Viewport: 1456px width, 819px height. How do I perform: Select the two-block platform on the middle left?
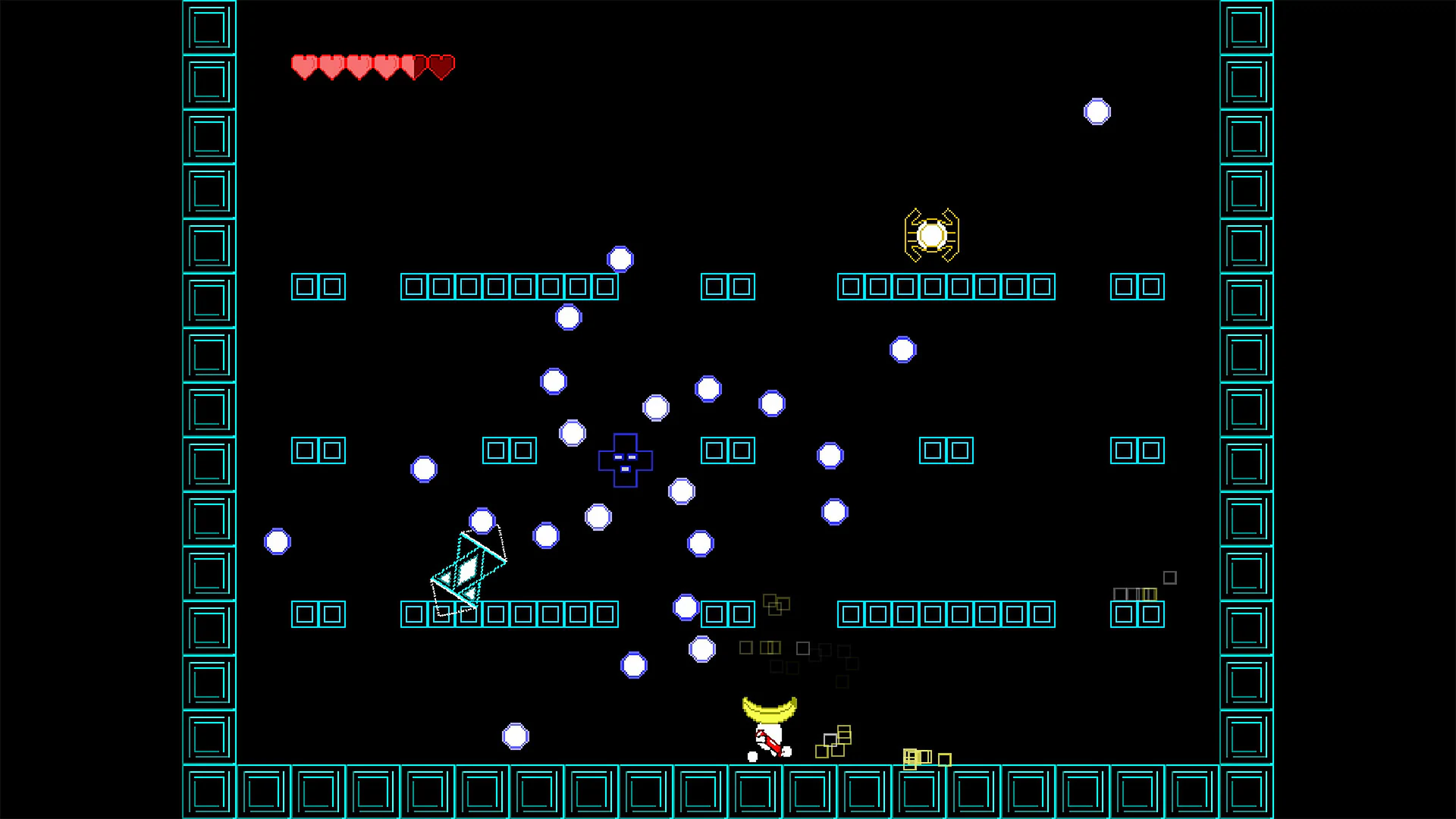[318, 450]
